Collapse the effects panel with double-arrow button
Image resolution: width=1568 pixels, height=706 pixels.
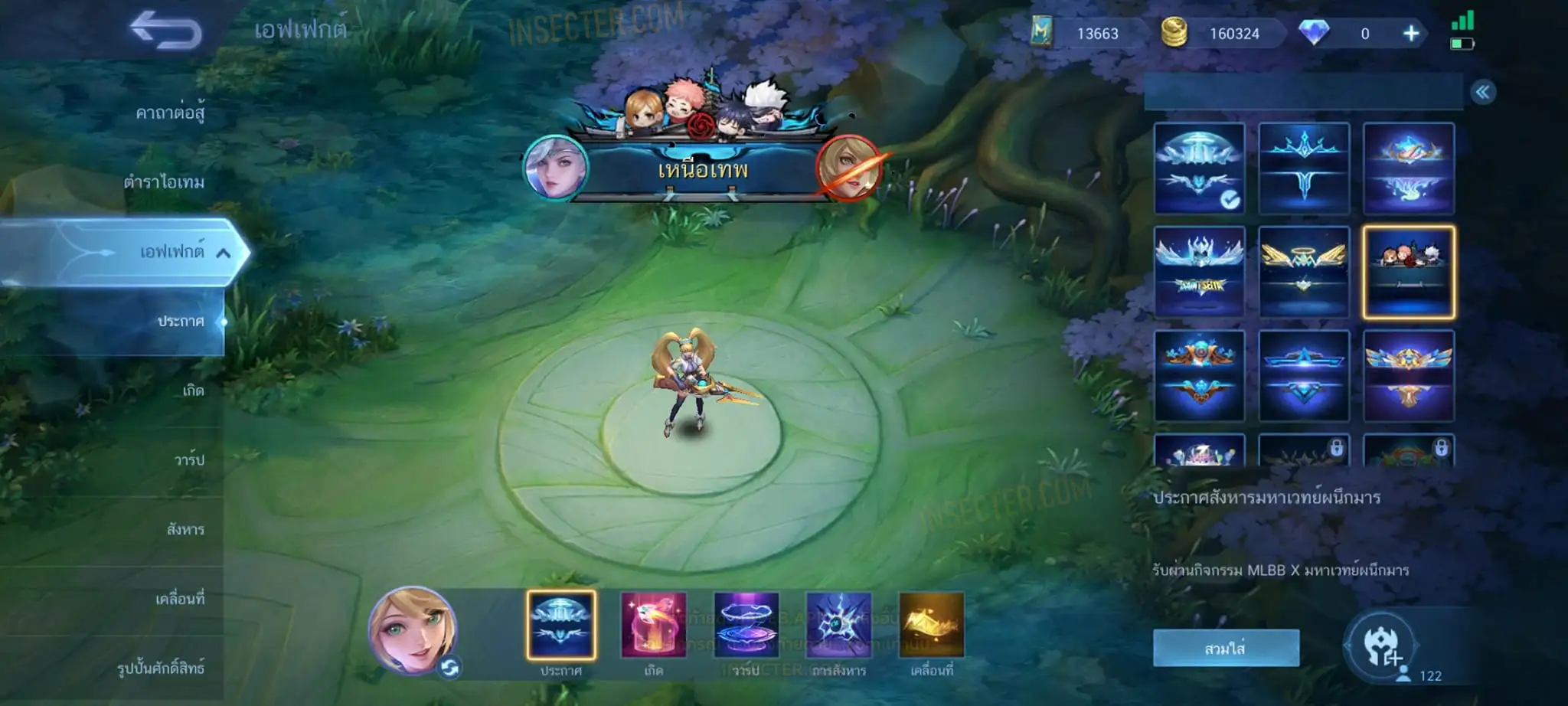[x=1483, y=93]
